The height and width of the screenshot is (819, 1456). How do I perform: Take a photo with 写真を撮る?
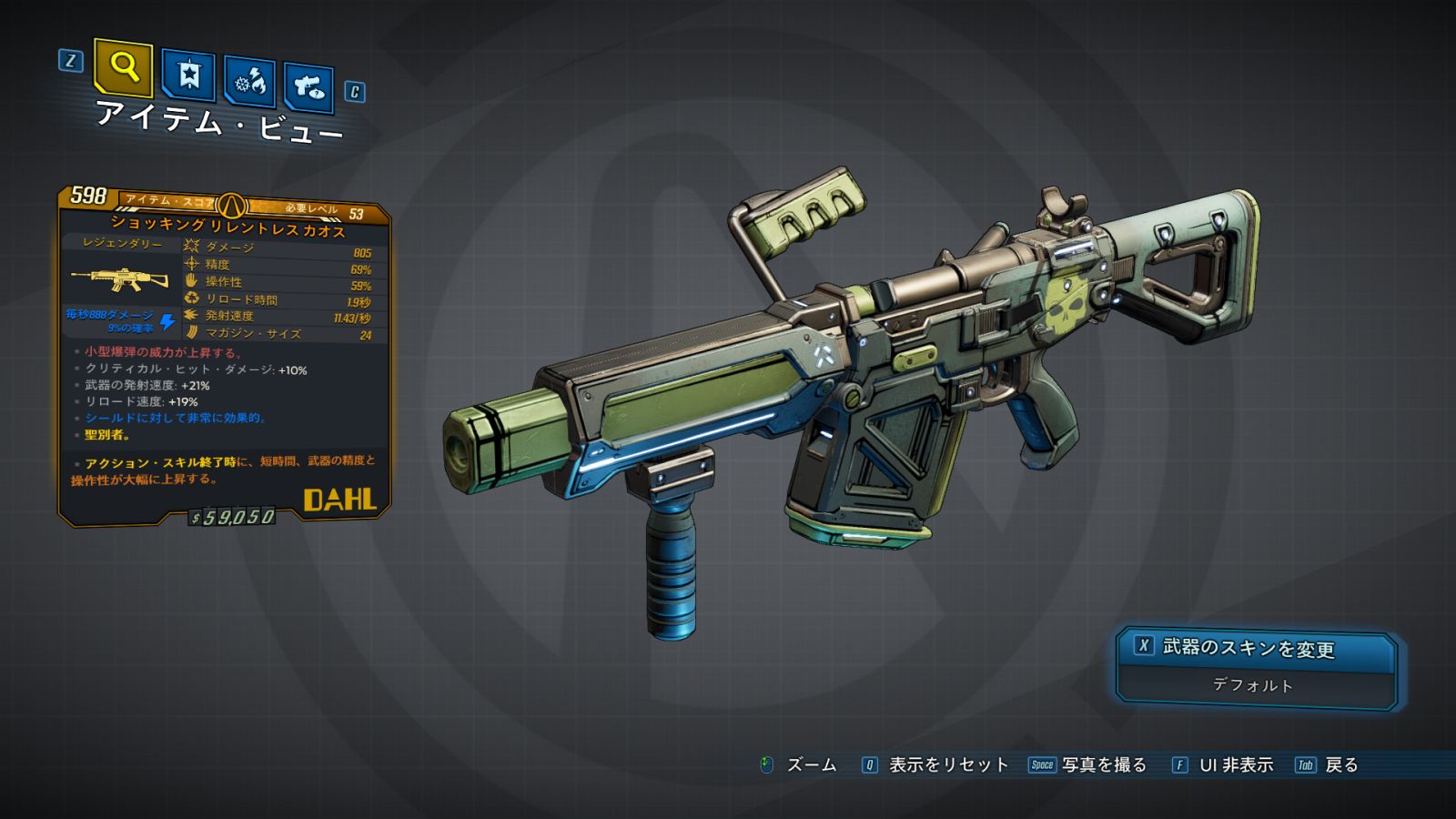[x=1103, y=765]
